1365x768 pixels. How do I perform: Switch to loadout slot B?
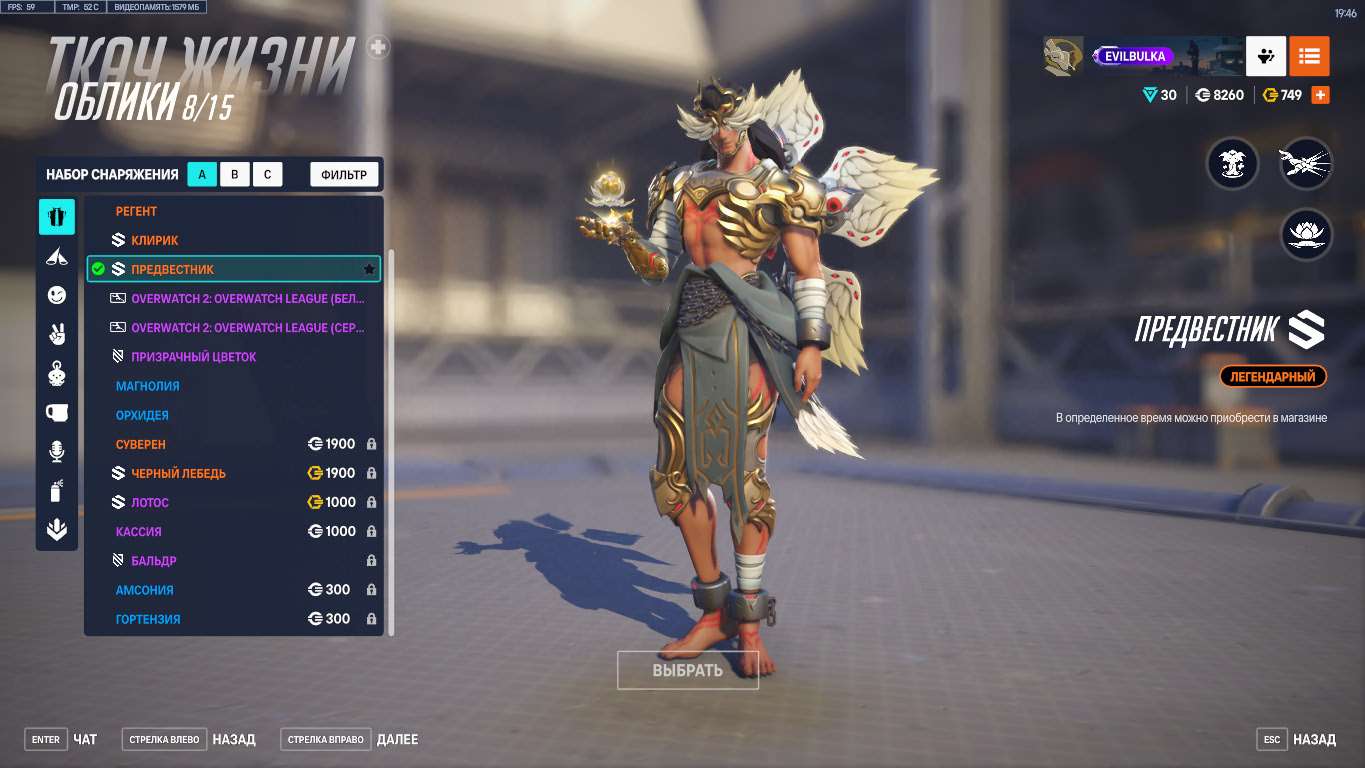[x=235, y=173]
